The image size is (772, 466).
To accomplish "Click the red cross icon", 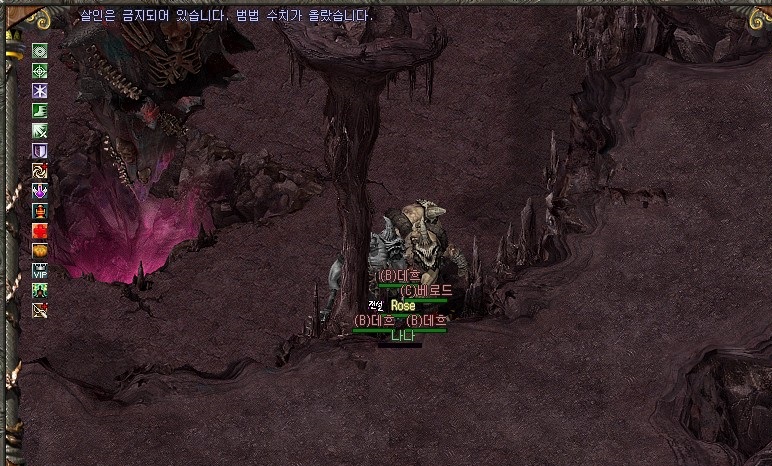I will 40,230.
